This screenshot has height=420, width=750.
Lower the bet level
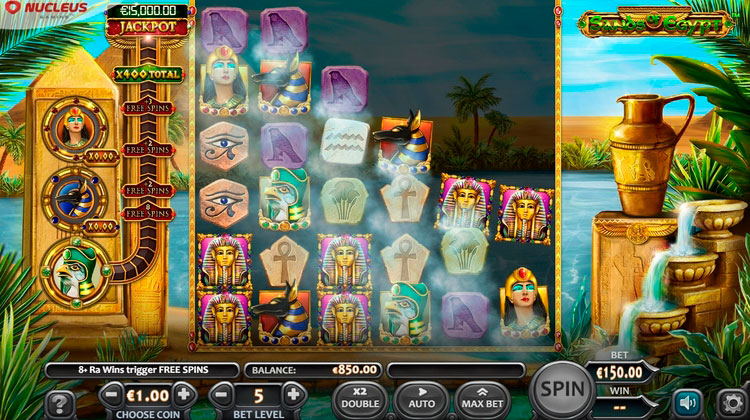[223, 395]
